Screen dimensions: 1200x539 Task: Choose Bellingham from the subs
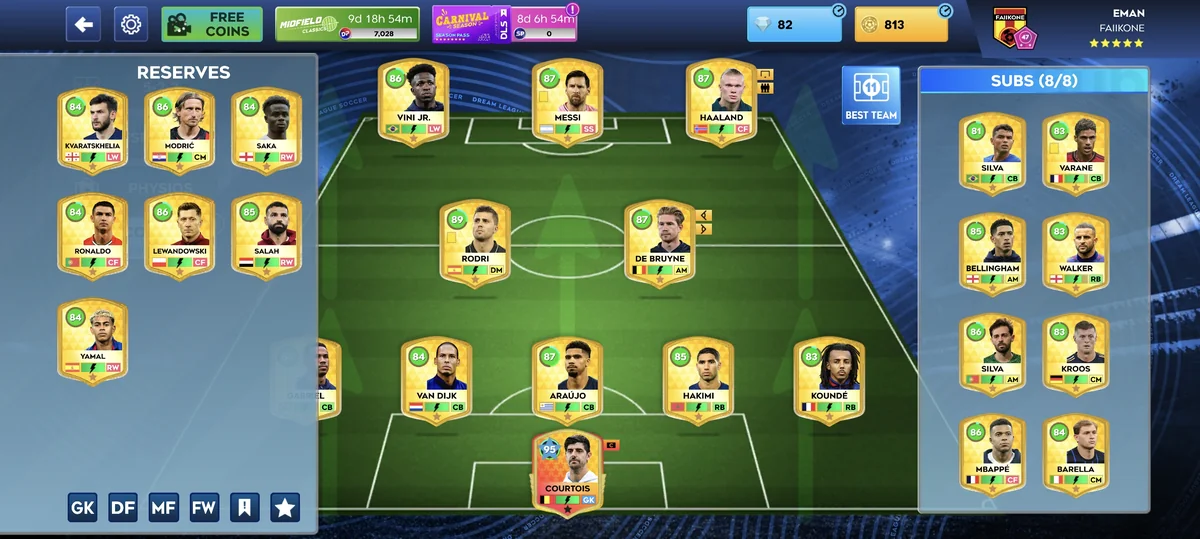993,254
